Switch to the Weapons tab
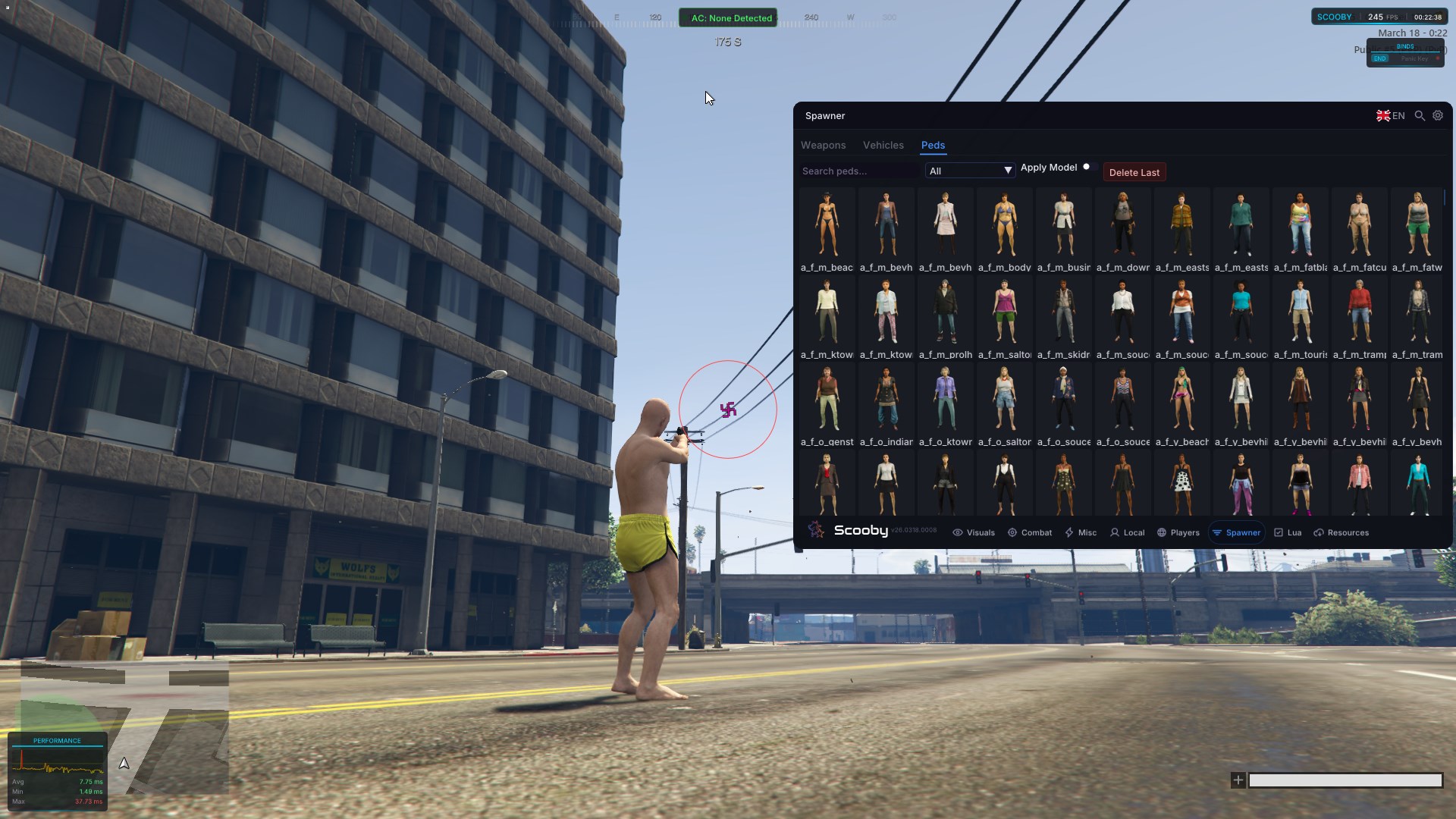 [824, 145]
